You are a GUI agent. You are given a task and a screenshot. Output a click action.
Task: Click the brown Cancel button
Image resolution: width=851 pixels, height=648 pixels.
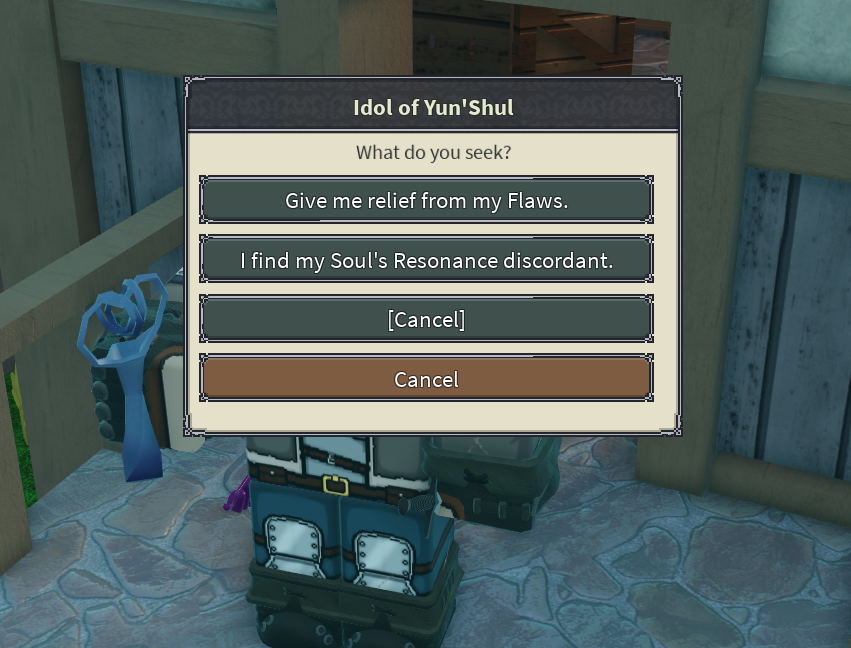pos(426,379)
